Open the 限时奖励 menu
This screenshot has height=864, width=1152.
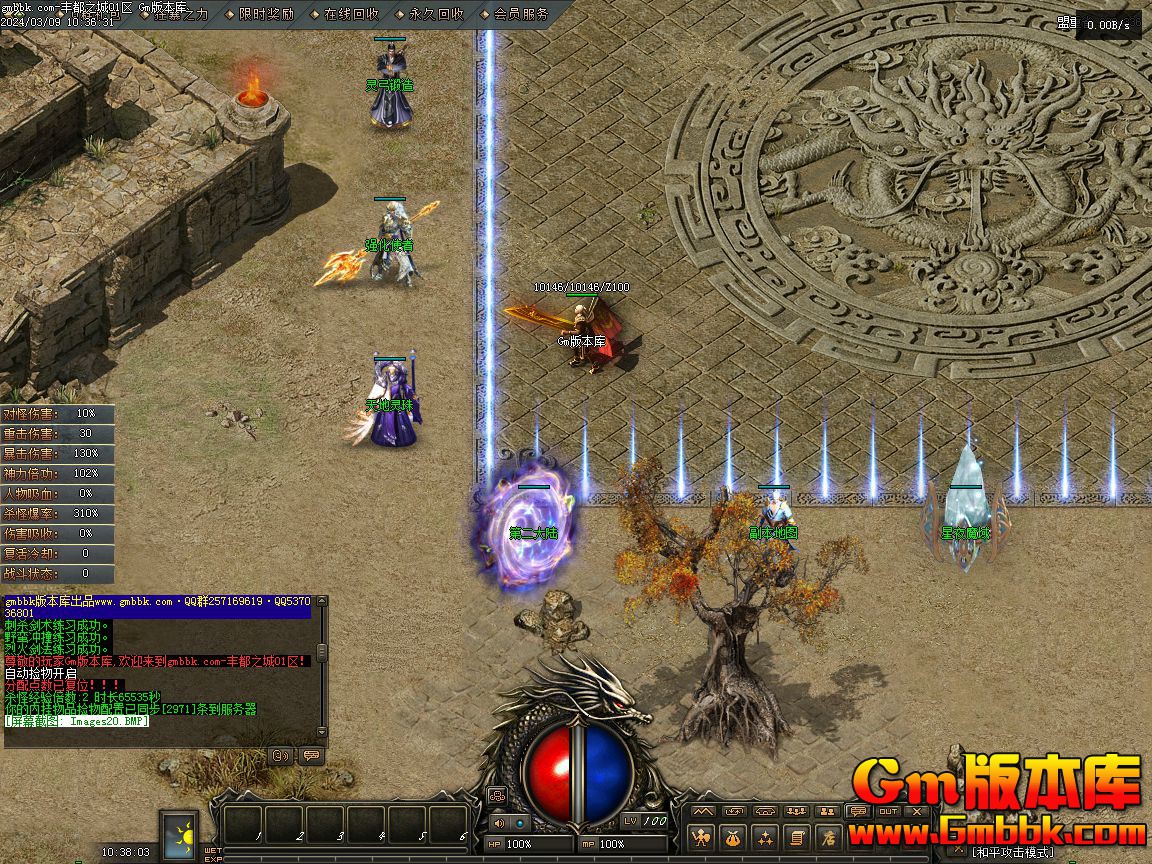266,14
